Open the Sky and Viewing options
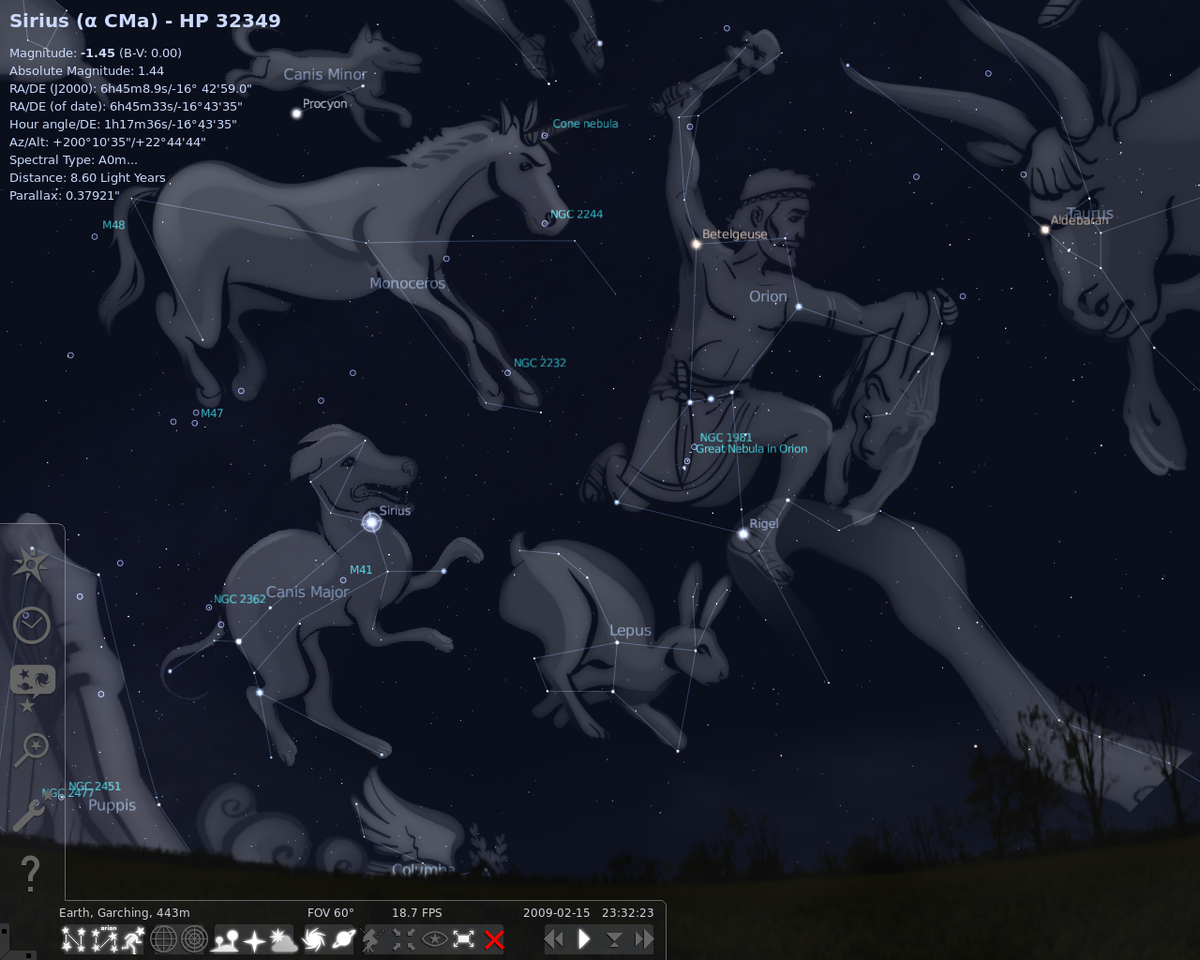The image size is (1200, 960). click(x=31, y=686)
